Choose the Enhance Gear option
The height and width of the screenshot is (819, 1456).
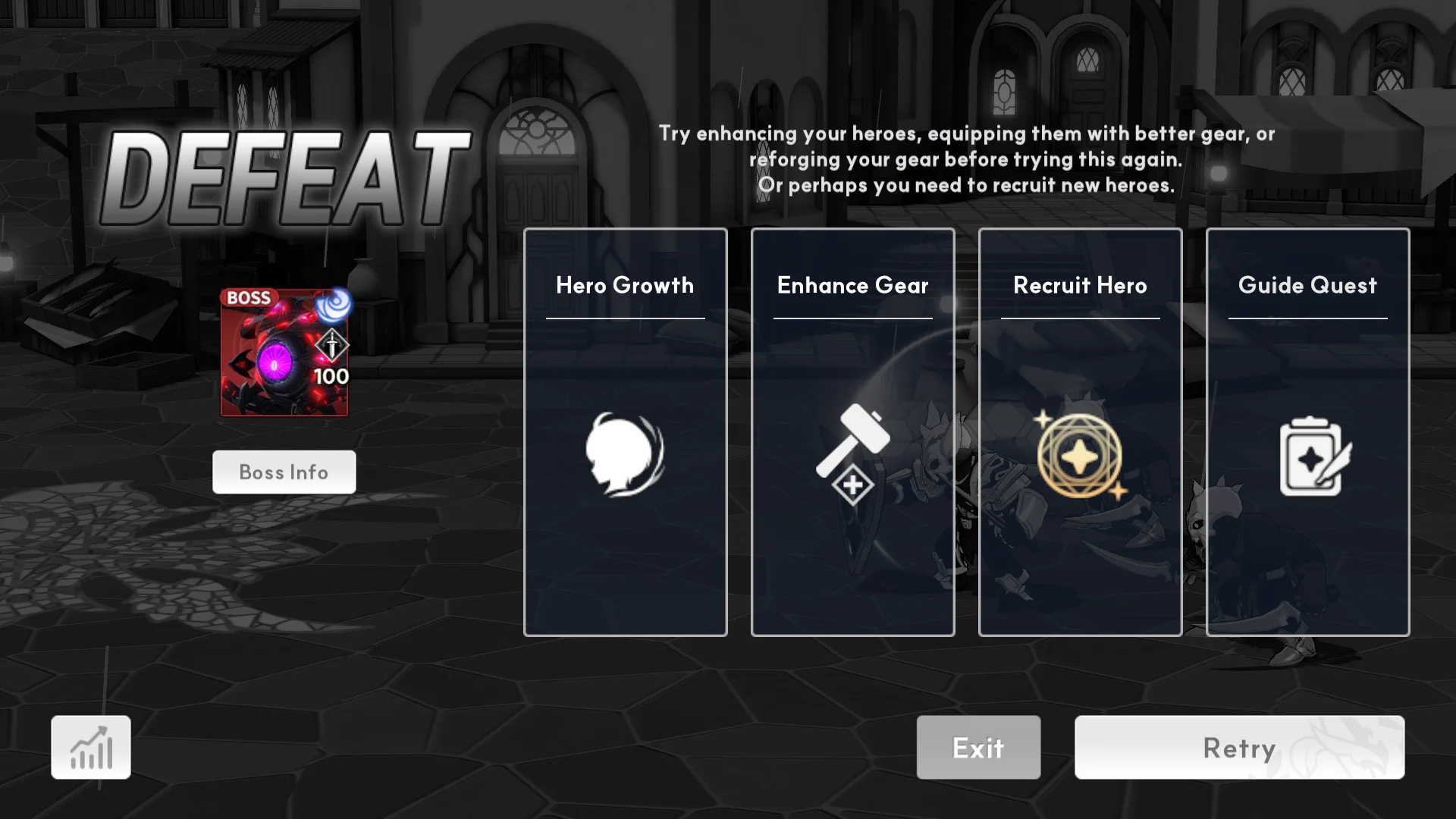(852, 431)
